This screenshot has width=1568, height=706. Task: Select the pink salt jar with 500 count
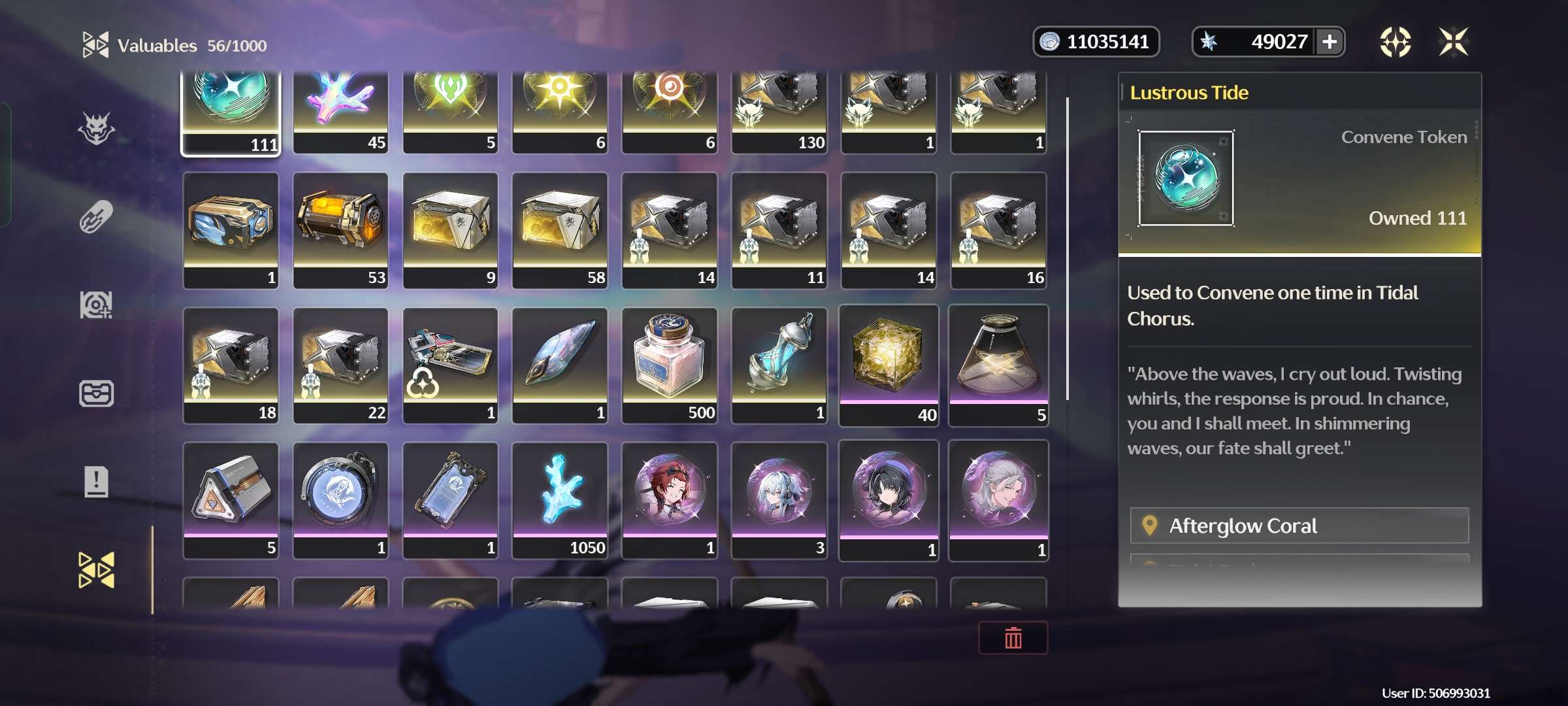(x=670, y=365)
